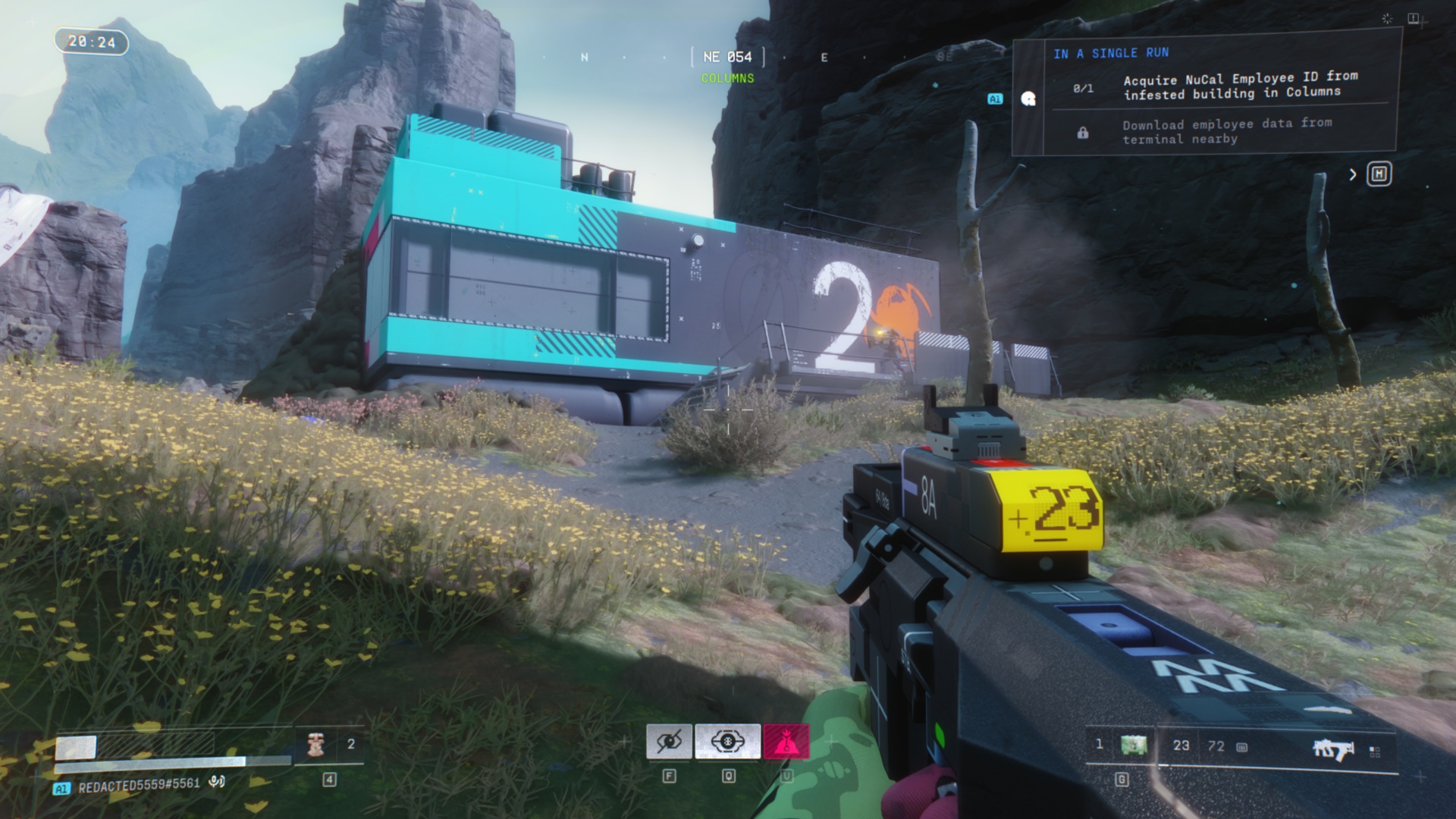
Task: Select the green grenade slot
Action: pos(1133,745)
